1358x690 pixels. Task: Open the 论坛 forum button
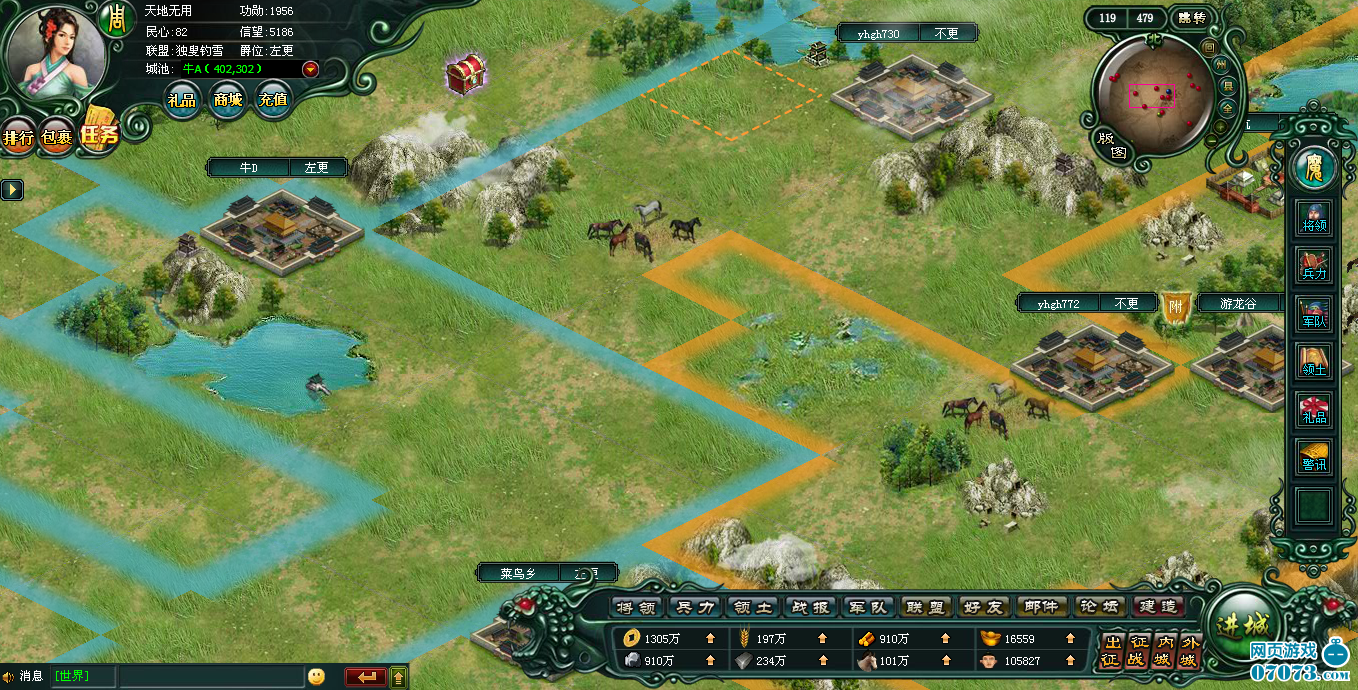(1100, 607)
